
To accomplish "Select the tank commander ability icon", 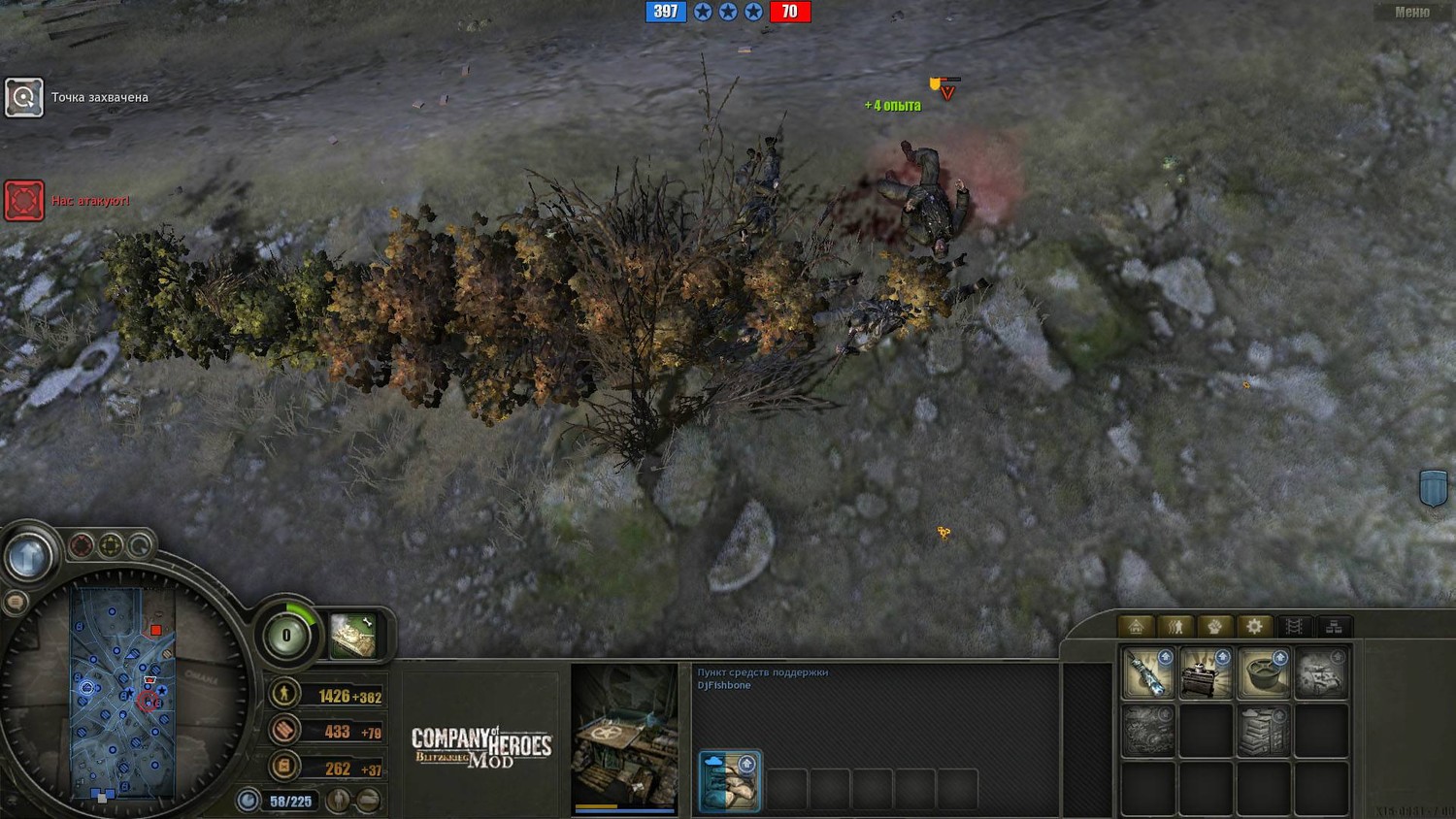I will [x=352, y=636].
